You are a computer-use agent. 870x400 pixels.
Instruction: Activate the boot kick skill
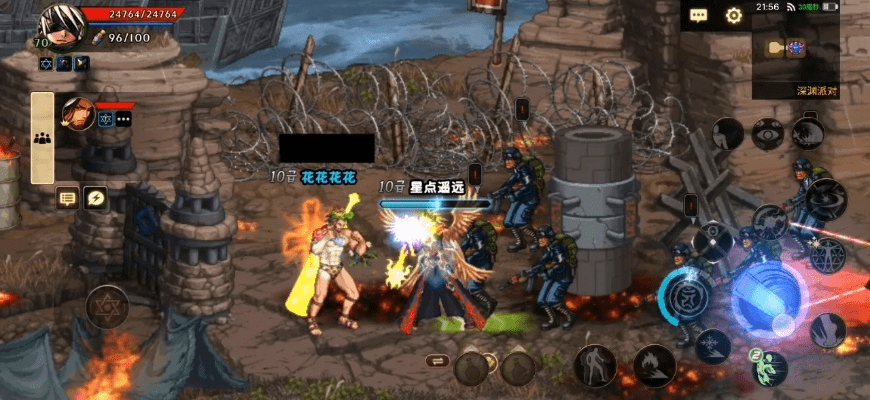coord(827,330)
